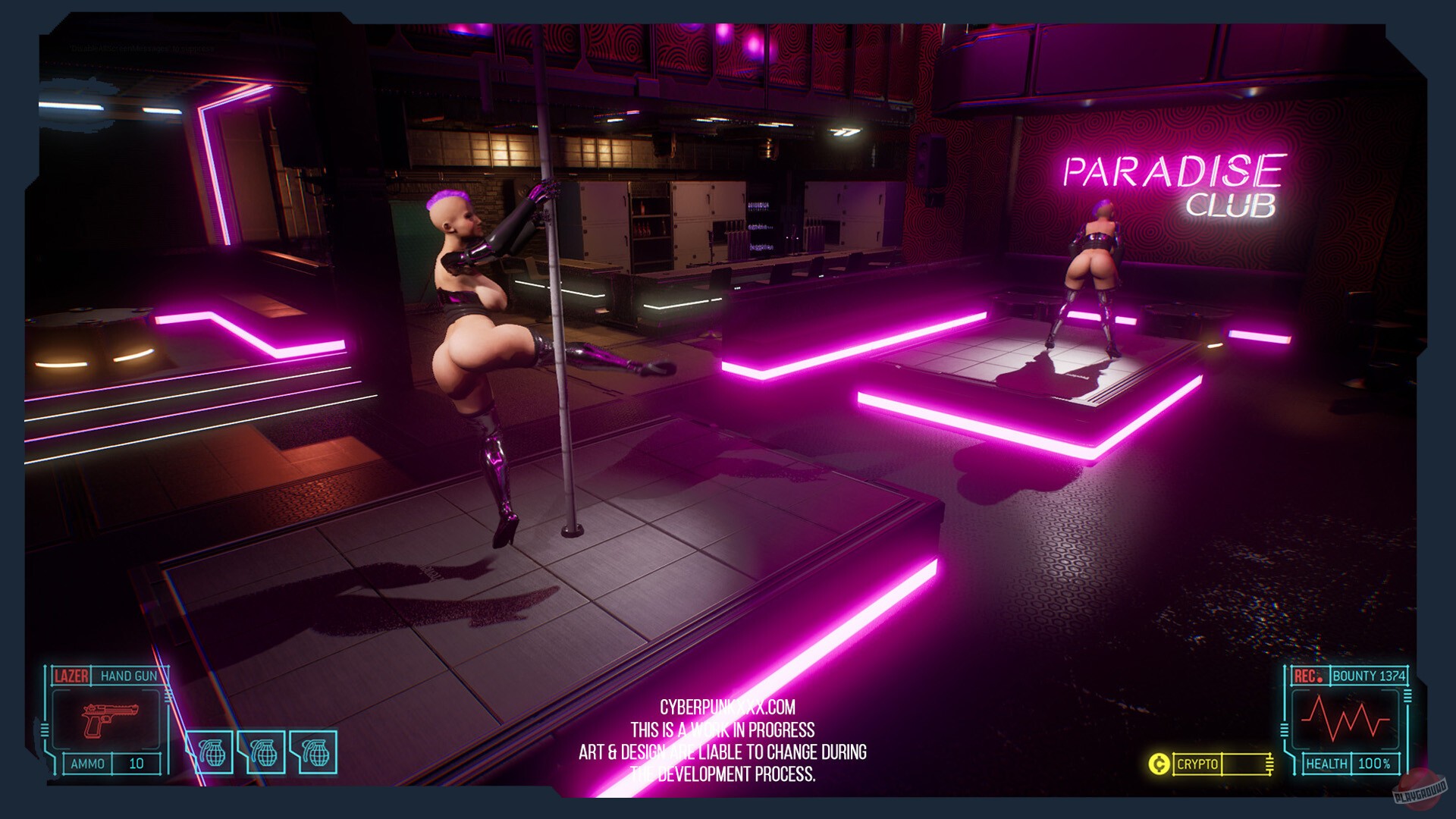Toggle the LAZER weapon mode label
The width and height of the screenshot is (1456, 819).
(71, 675)
